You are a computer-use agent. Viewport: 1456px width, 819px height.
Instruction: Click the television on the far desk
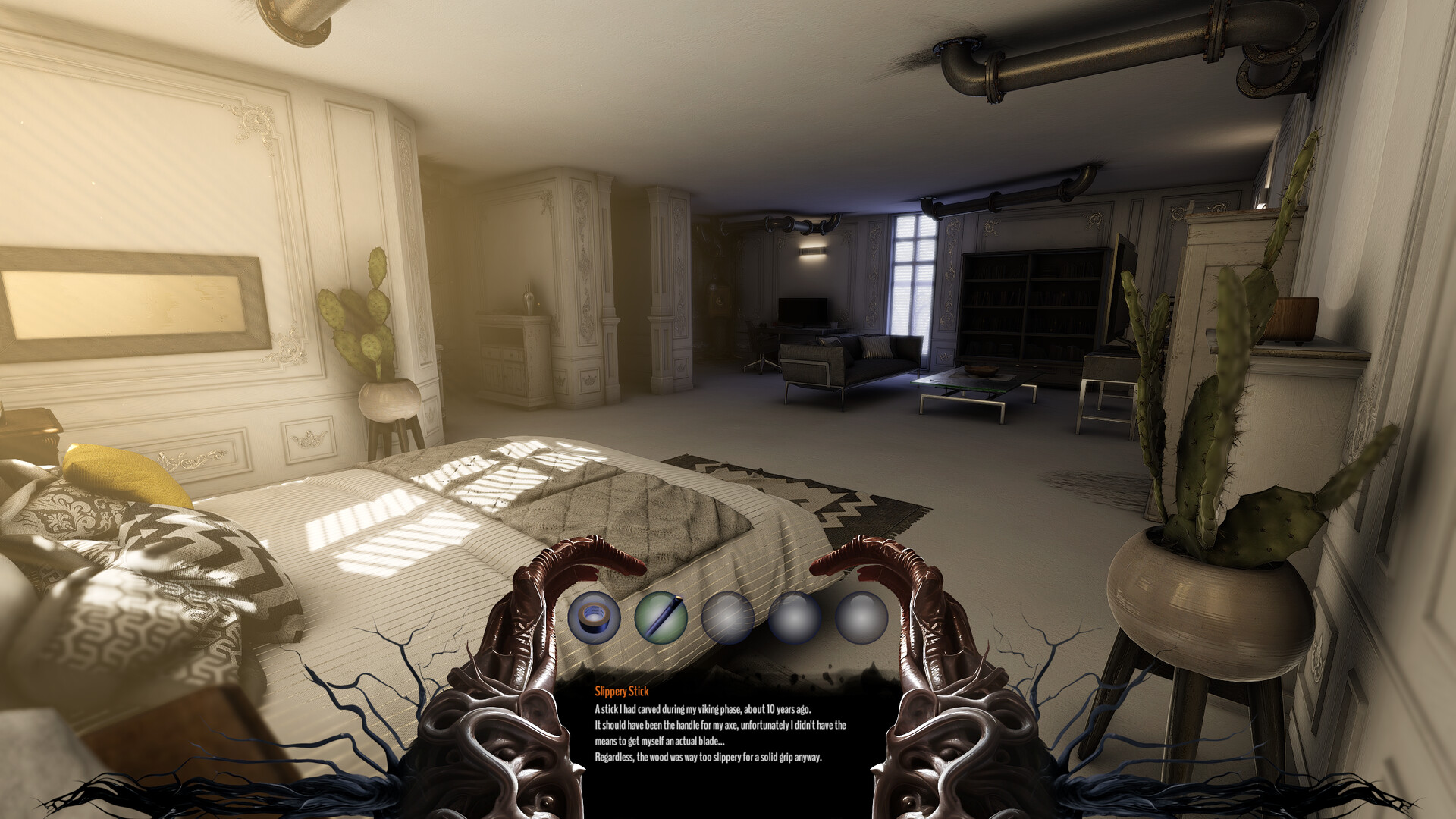pos(804,311)
